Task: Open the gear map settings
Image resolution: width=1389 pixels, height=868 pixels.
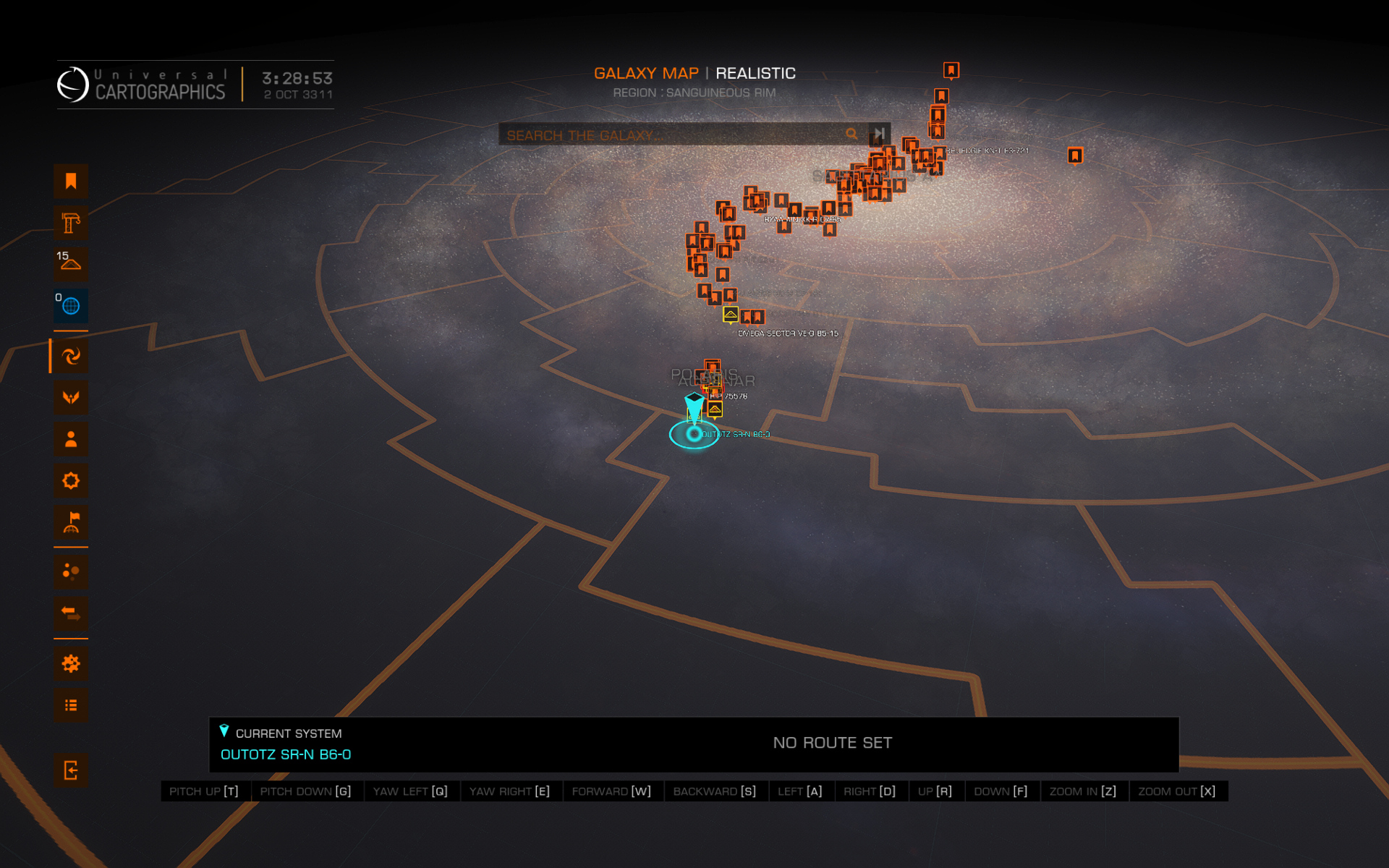Action: click(x=71, y=663)
